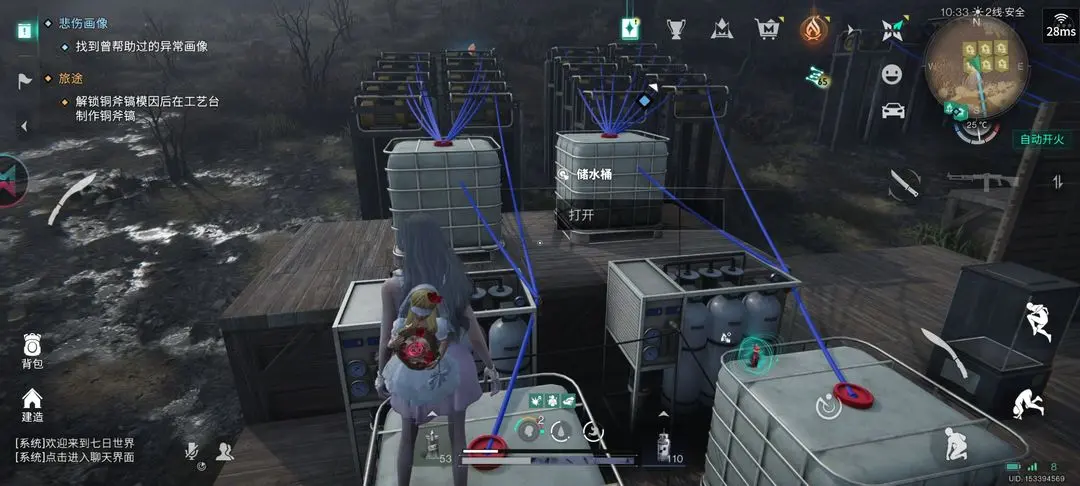Open the trophy achievements icon
Image resolution: width=1080 pixels, height=486 pixels.
[x=677, y=28]
